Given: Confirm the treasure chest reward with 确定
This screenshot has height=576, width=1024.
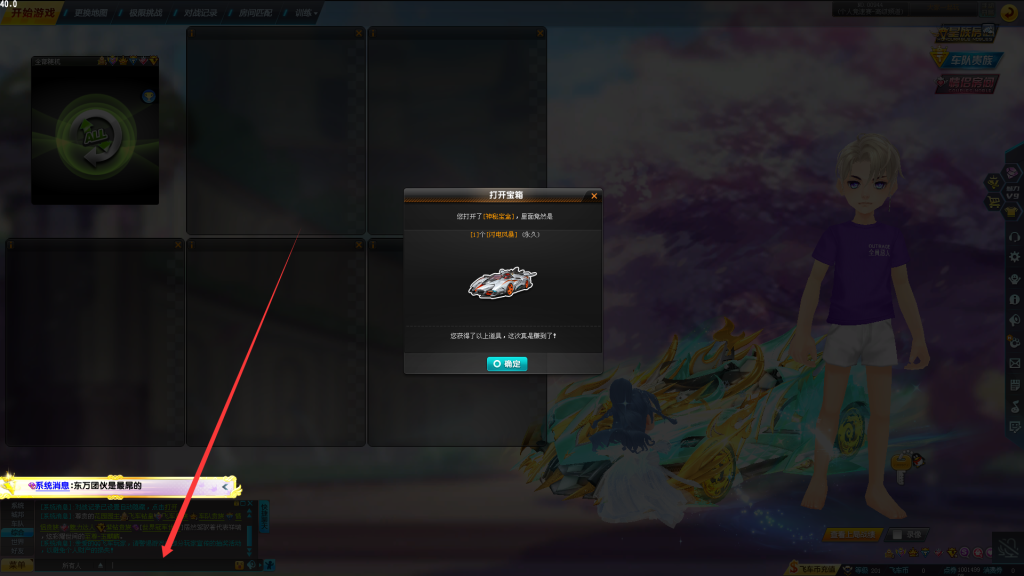Looking at the screenshot, I should click(x=507, y=364).
